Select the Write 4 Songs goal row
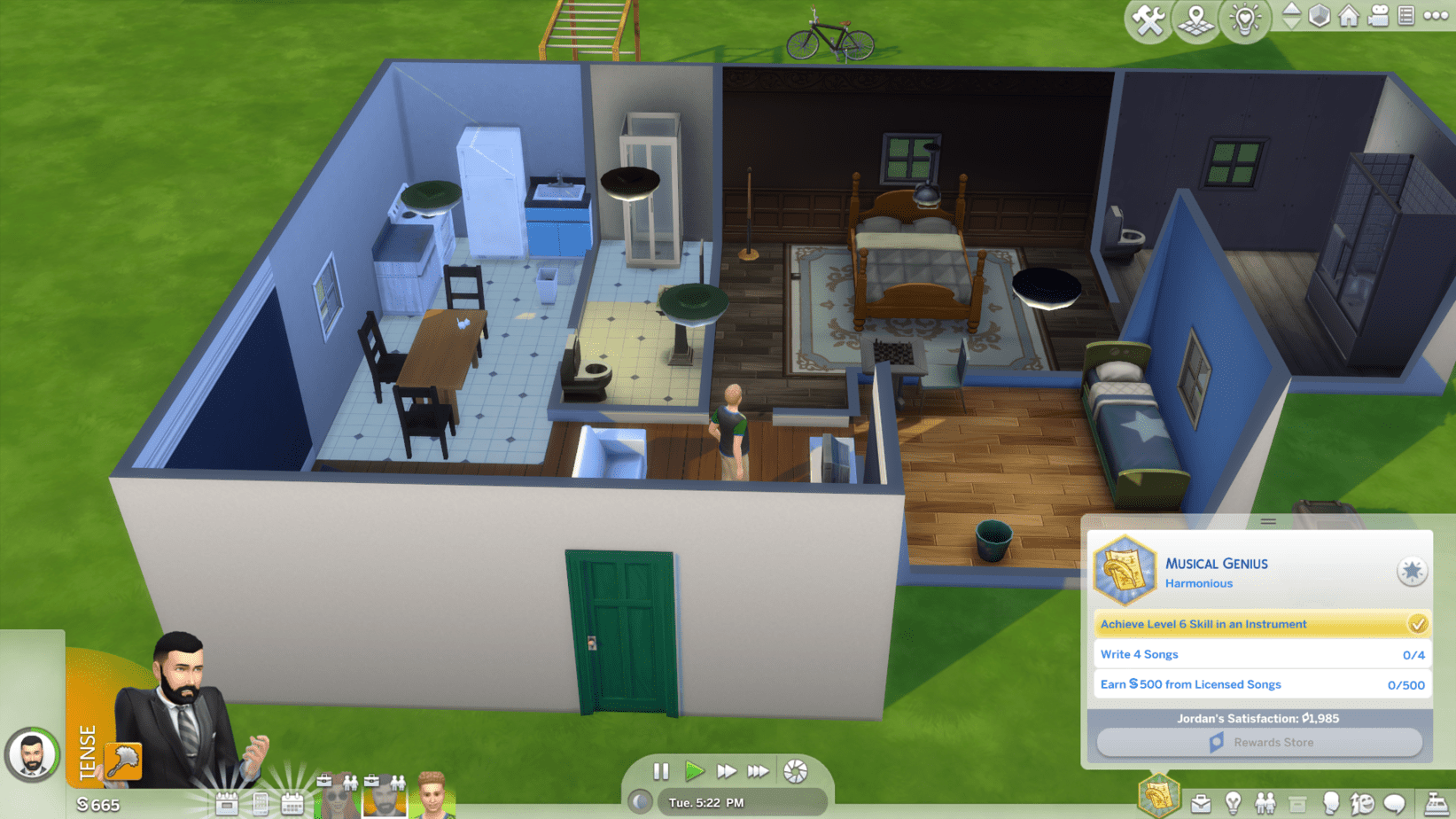The height and width of the screenshot is (819, 1456). point(1259,655)
